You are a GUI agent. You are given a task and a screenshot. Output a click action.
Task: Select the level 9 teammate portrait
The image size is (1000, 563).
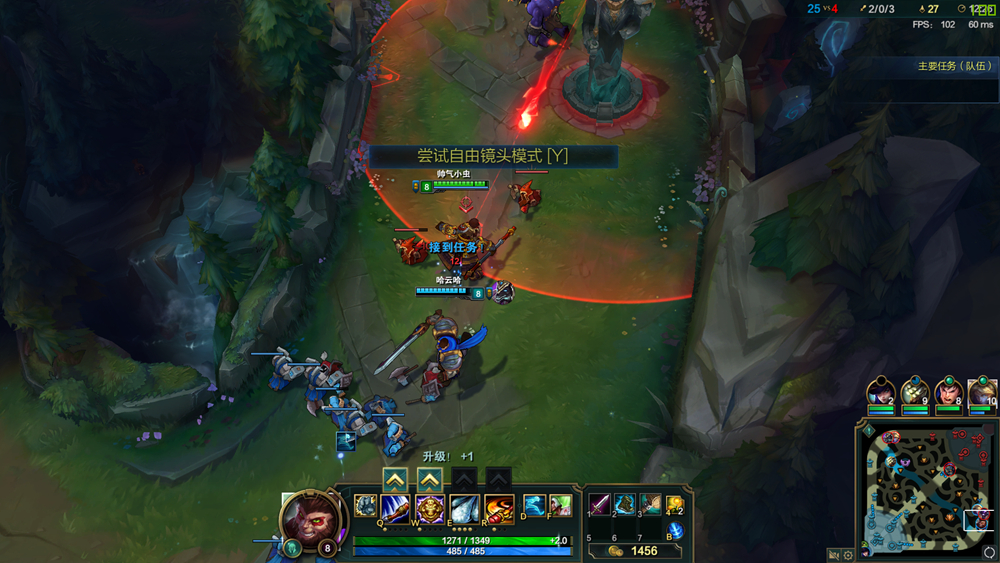914,393
